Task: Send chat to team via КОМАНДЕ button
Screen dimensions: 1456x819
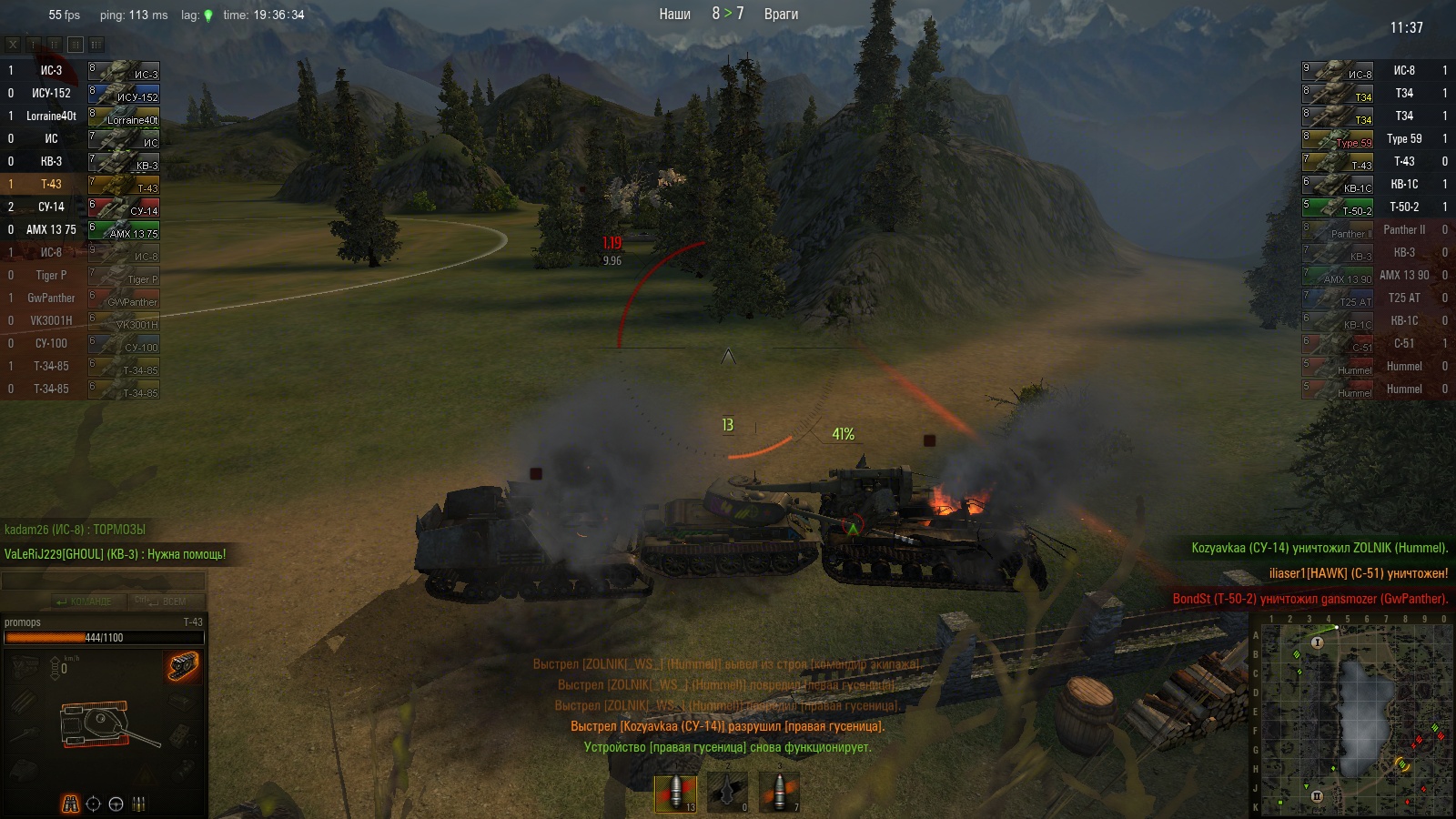Action: (x=83, y=602)
